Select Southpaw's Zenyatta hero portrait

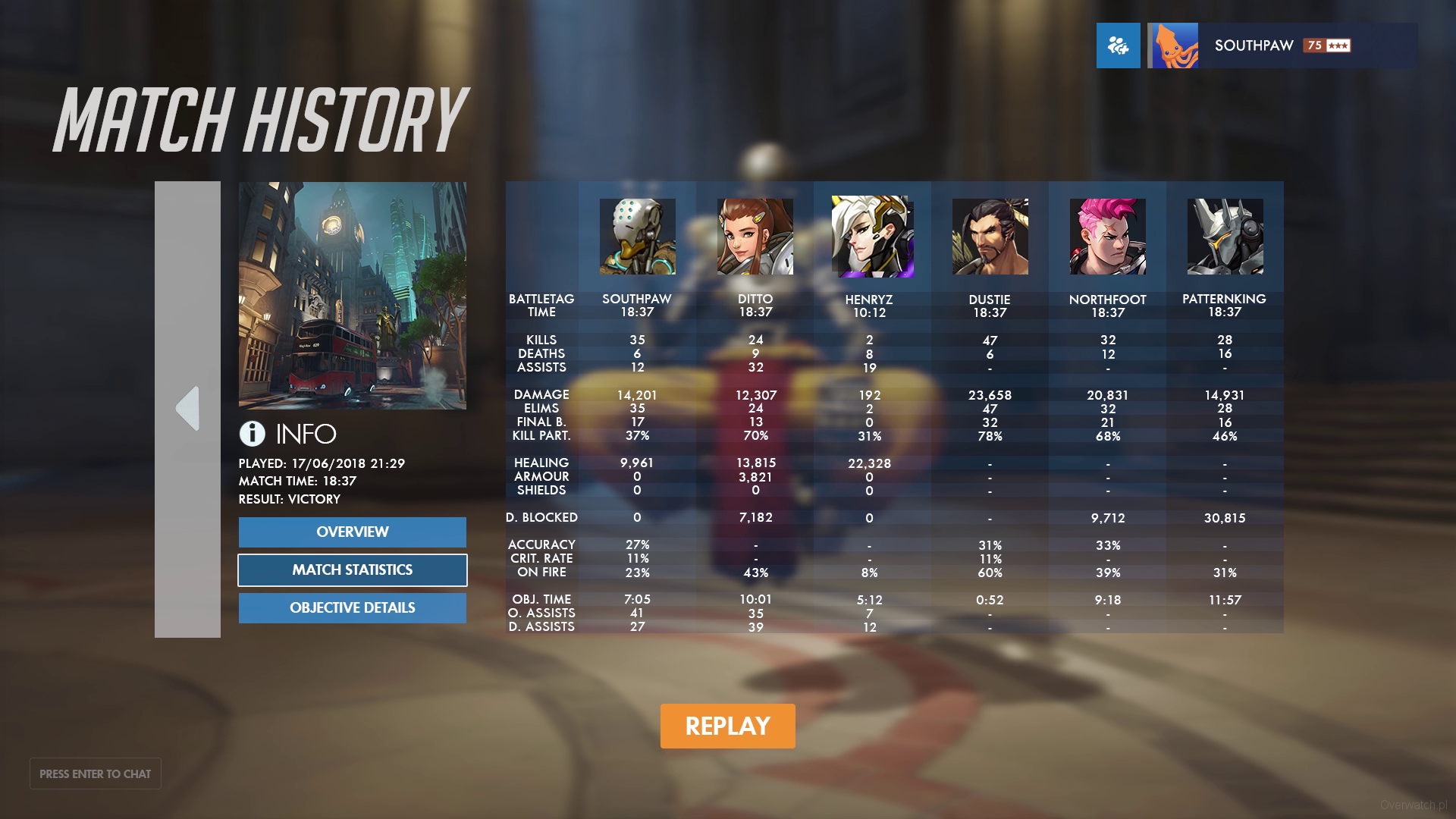coord(637,237)
